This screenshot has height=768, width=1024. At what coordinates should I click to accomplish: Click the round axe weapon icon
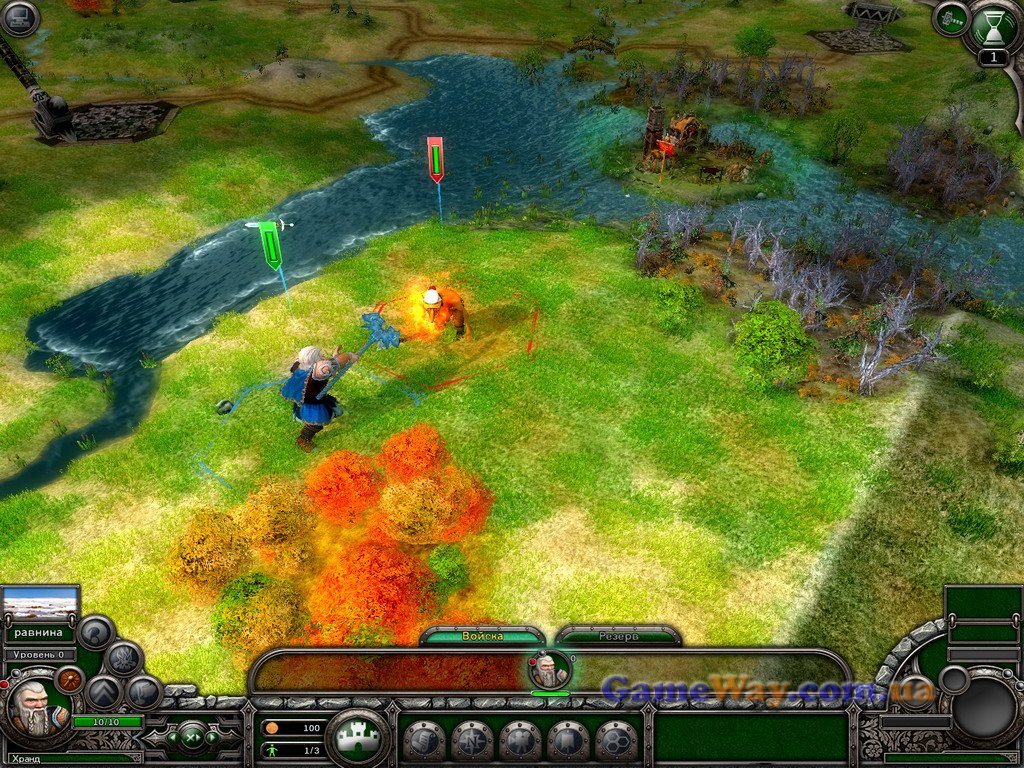70,679
